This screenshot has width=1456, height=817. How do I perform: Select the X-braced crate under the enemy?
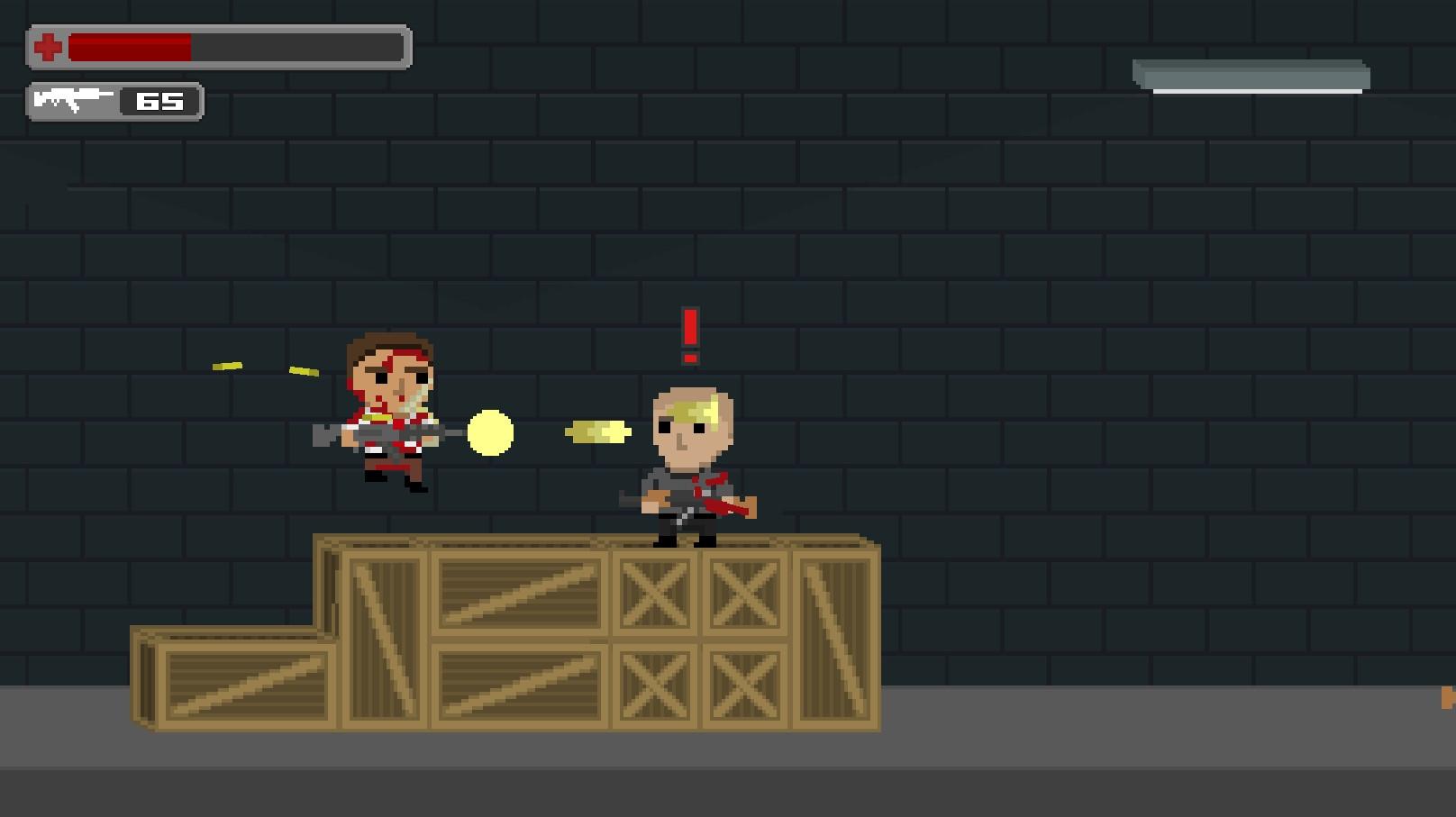pos(658,595)
